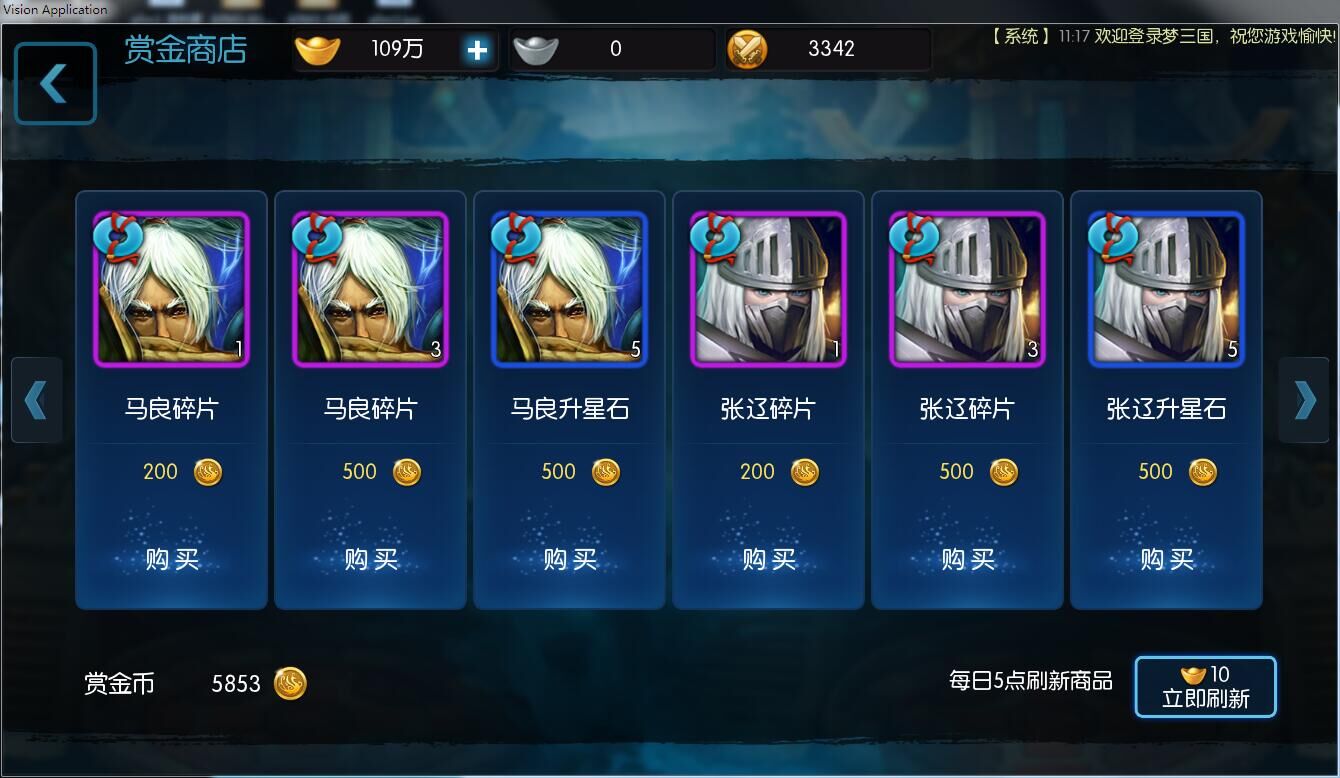Purchase 马良碎片 for 200 coins
This screenshot has height=778, width=1340.
click(171, 559)
